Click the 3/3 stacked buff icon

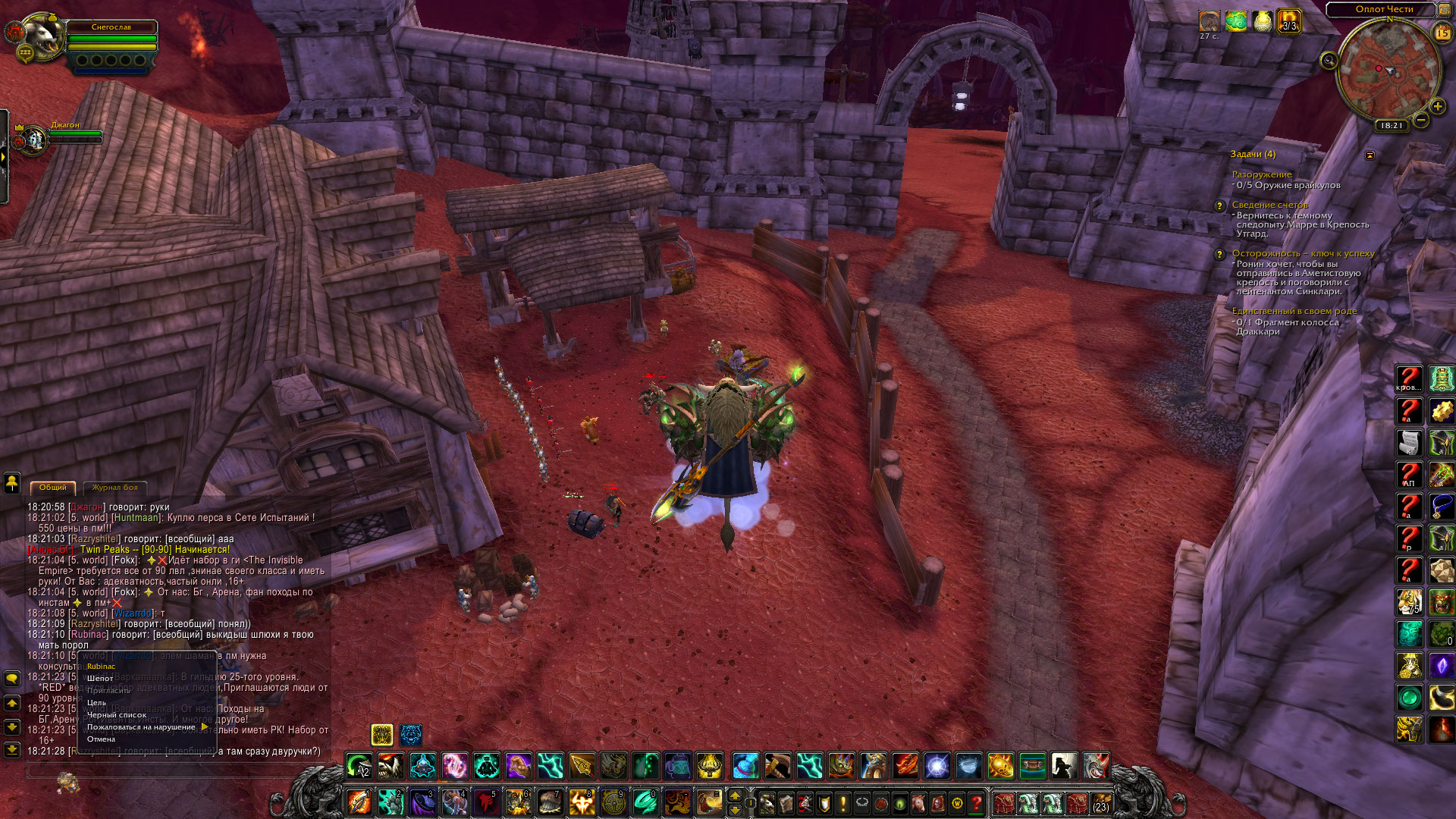click(1289, 21)
